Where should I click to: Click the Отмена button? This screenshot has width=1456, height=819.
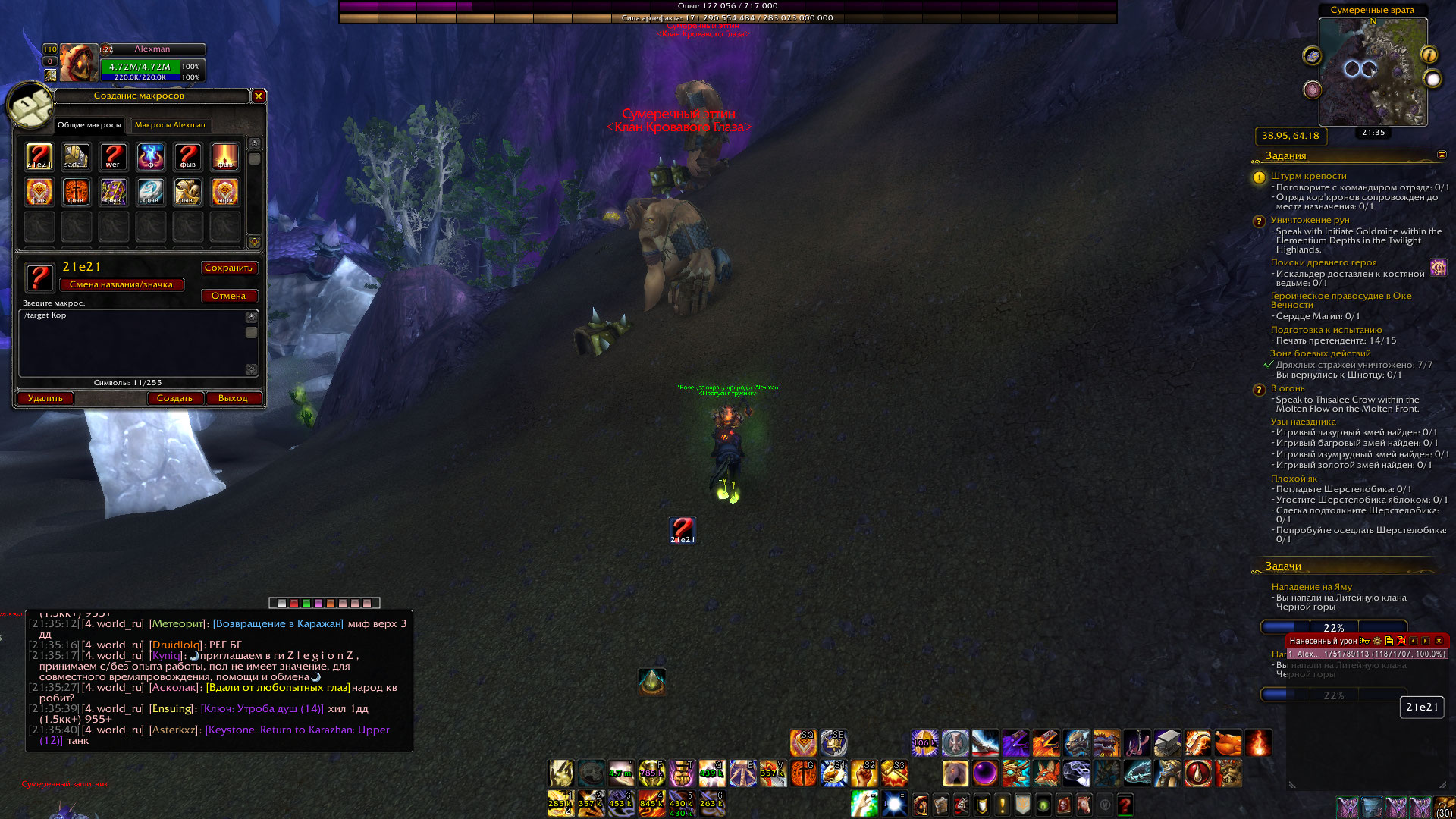tap(228, 296)
